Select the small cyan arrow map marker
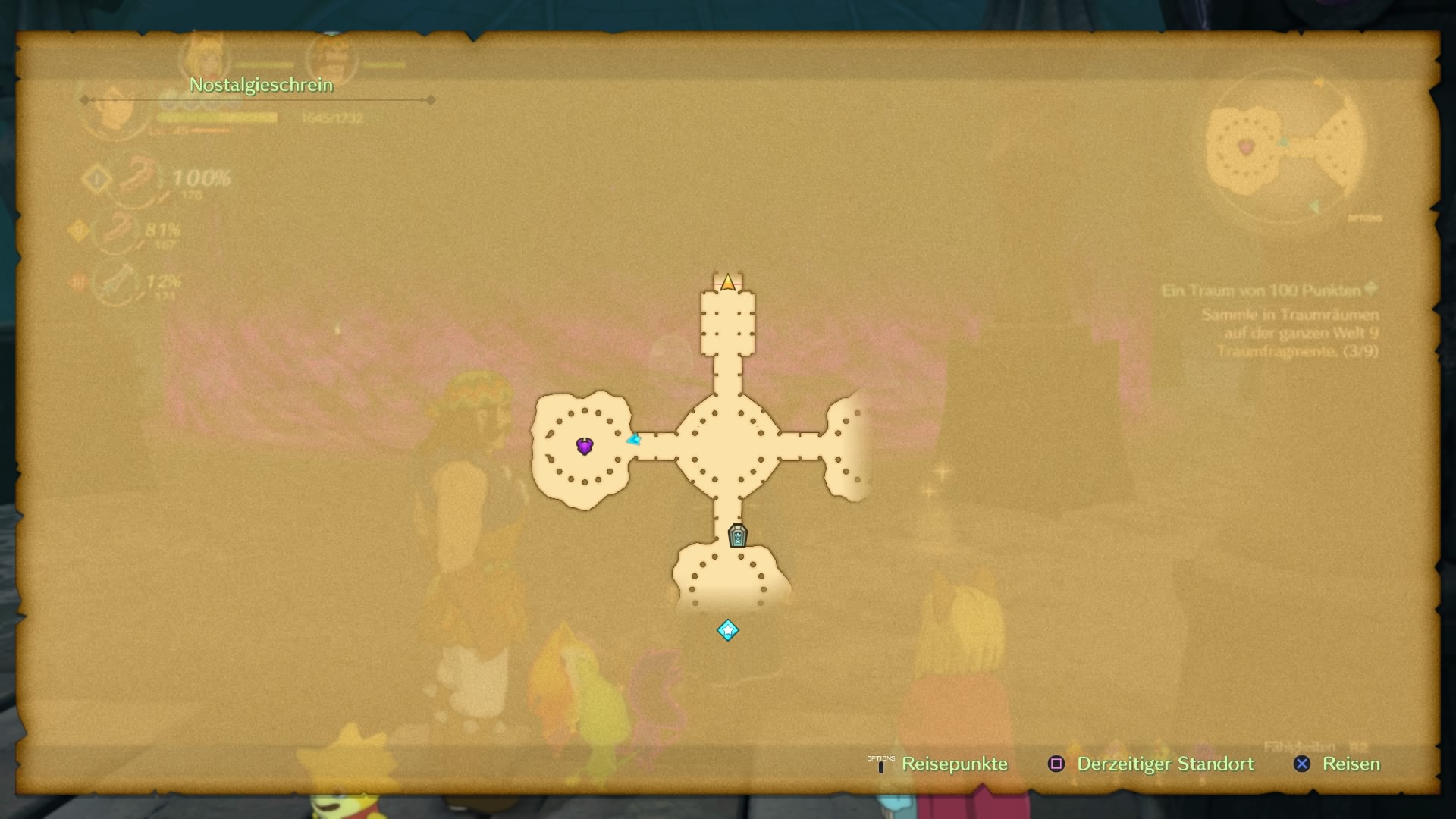 [x=633, y=439]
